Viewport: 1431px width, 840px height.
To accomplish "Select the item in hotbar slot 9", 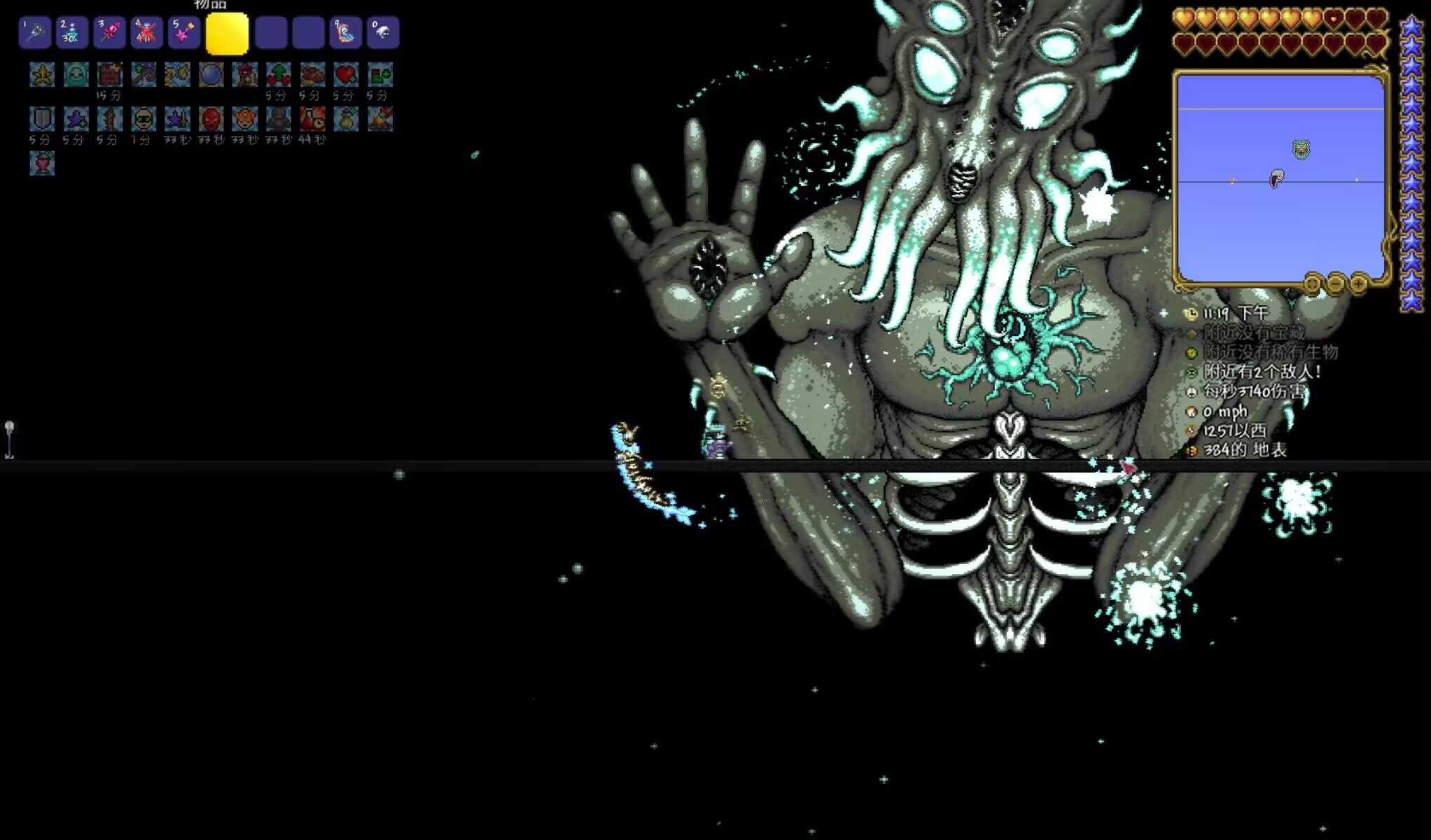I will tap(346, 33).
